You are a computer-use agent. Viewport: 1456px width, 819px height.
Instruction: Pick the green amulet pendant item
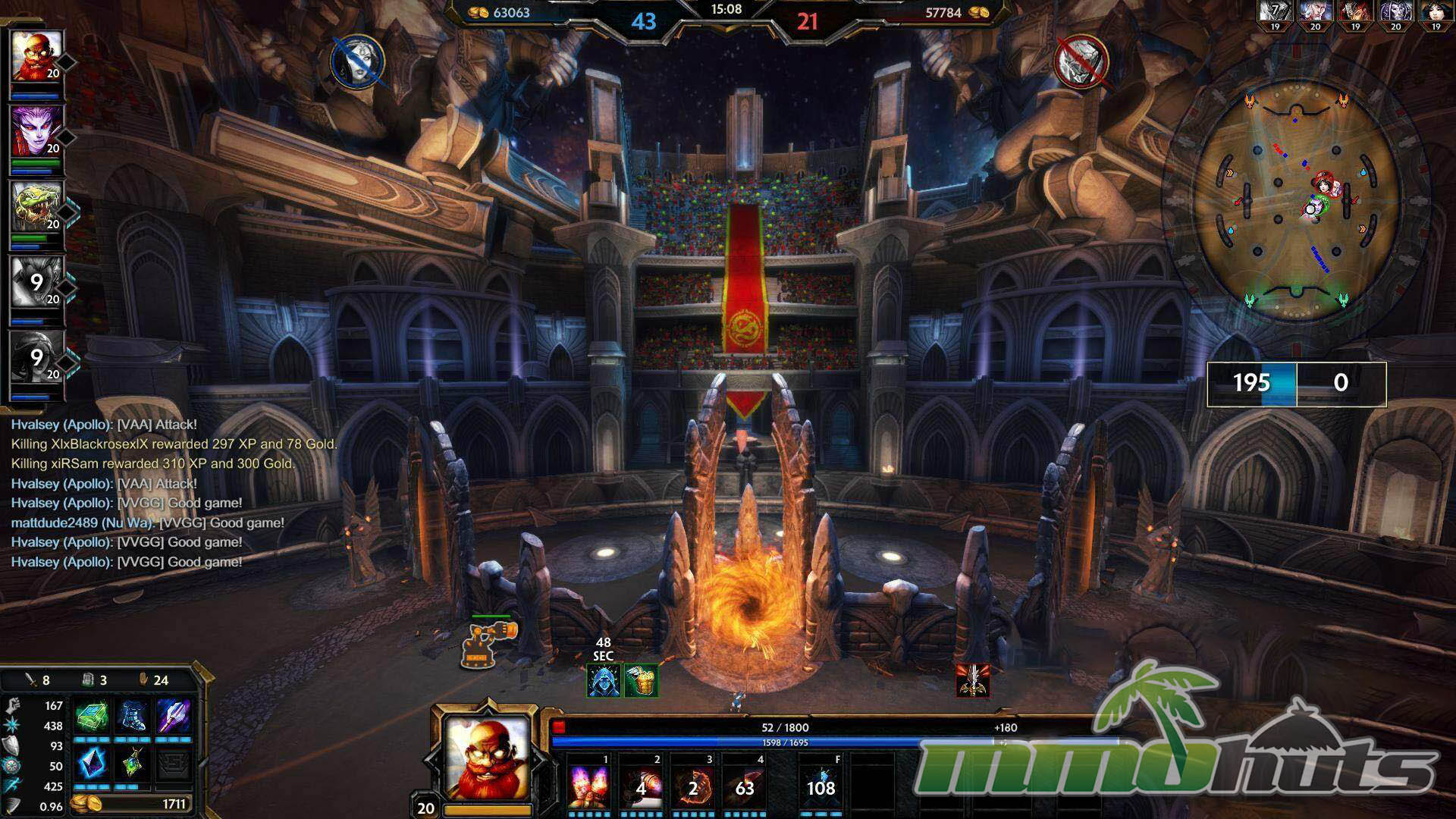point(133,763)
